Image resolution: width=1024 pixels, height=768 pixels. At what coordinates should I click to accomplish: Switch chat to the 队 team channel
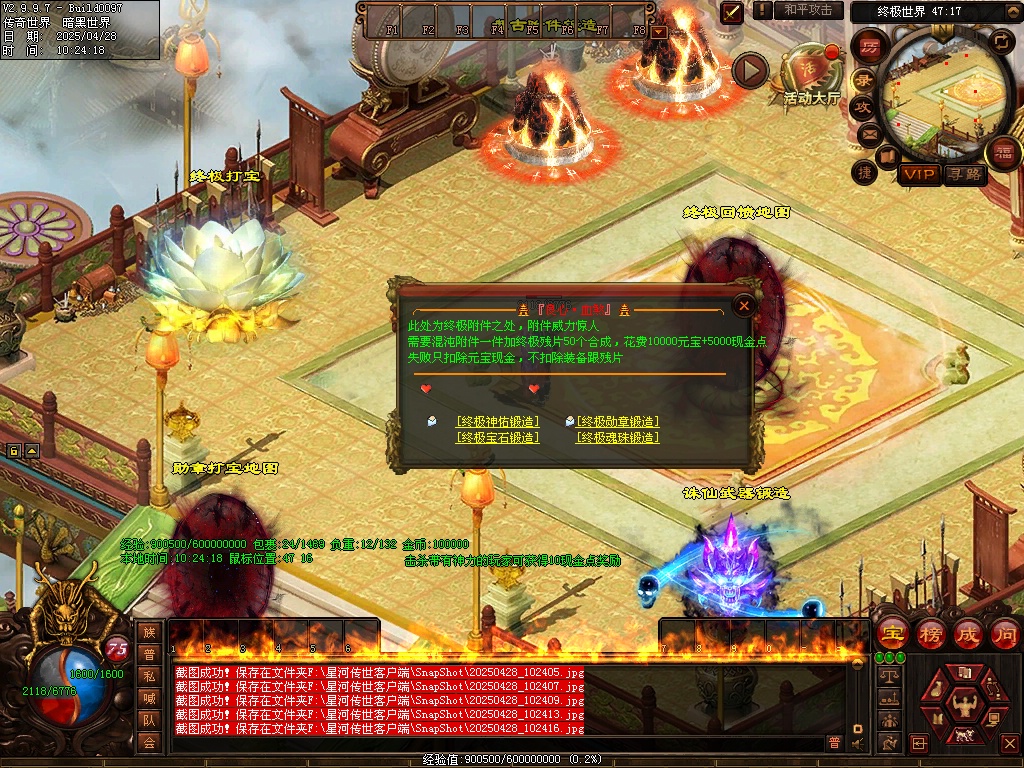149,719
